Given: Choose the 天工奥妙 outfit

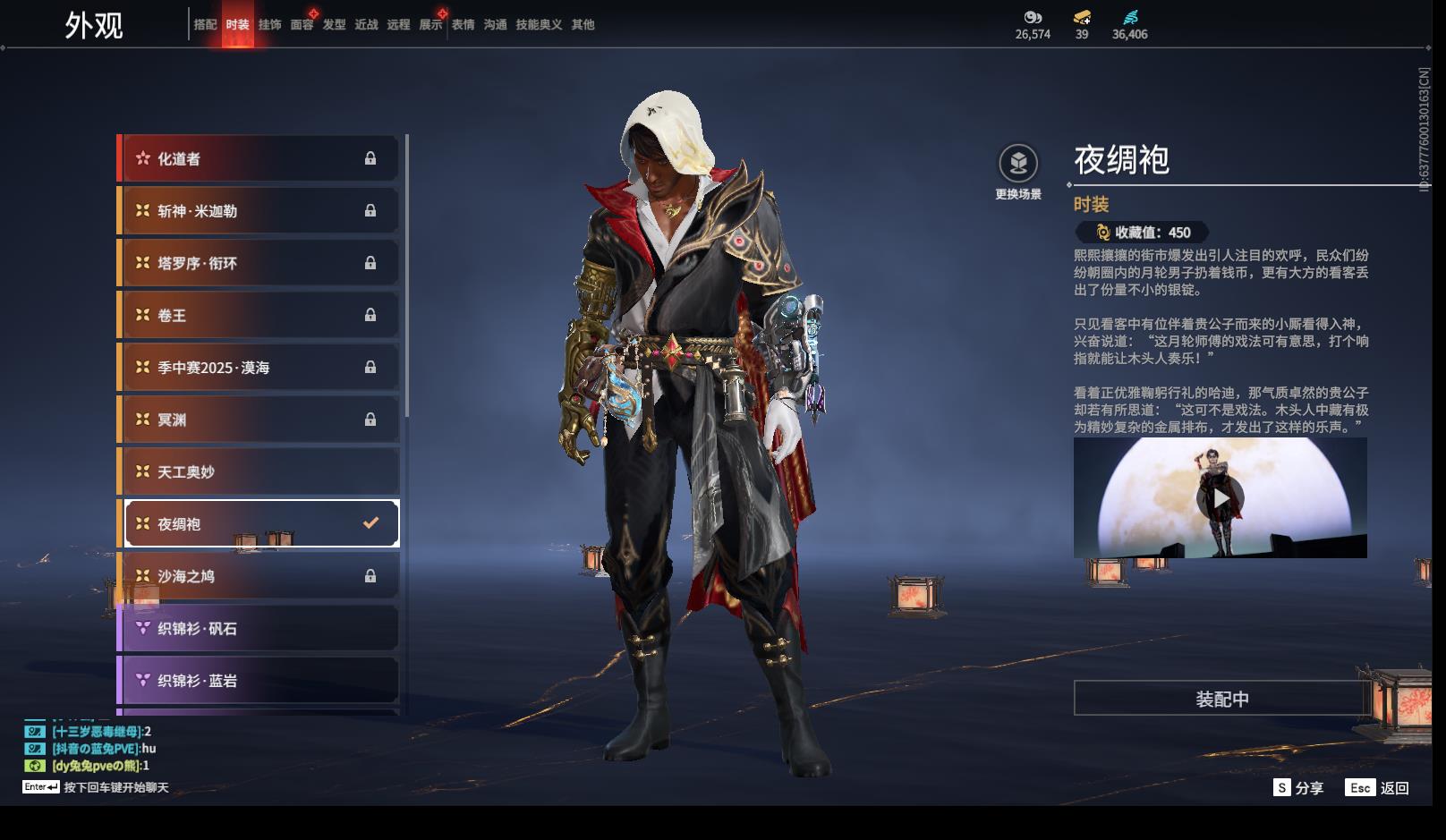Looking at the screenshot, I should click(259, 471).
